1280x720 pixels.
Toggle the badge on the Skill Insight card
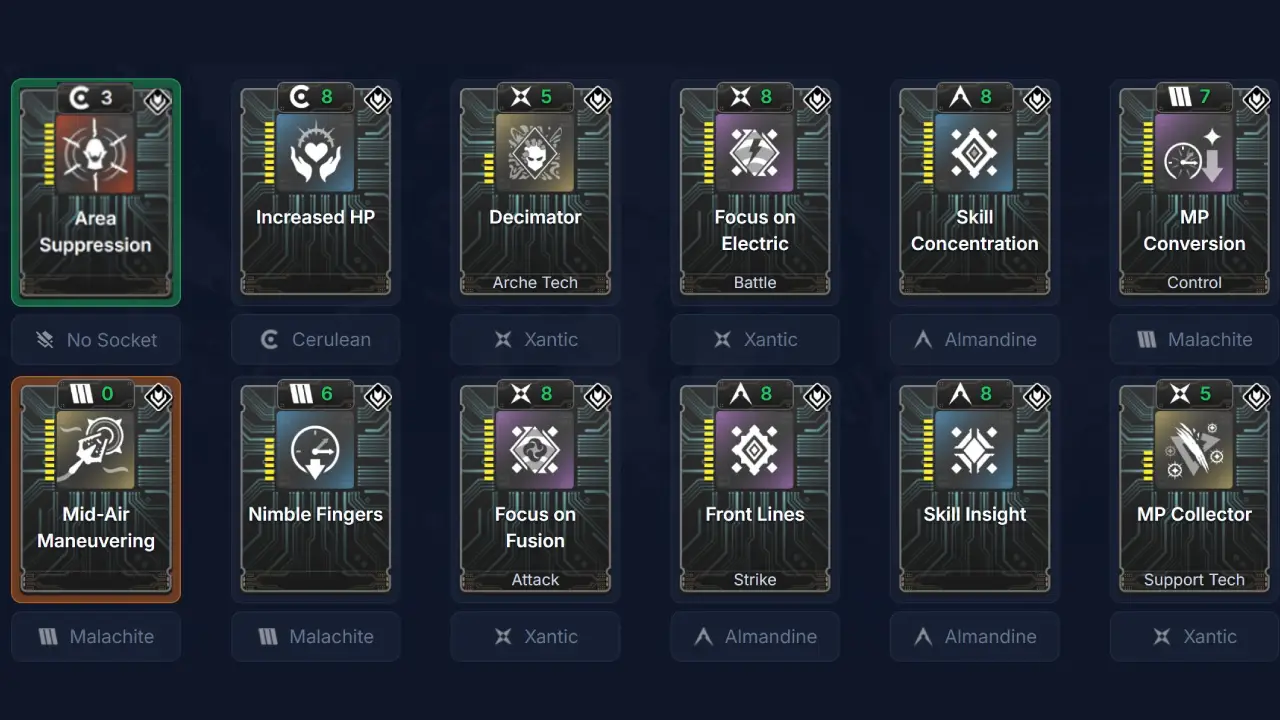[1036, 397]
